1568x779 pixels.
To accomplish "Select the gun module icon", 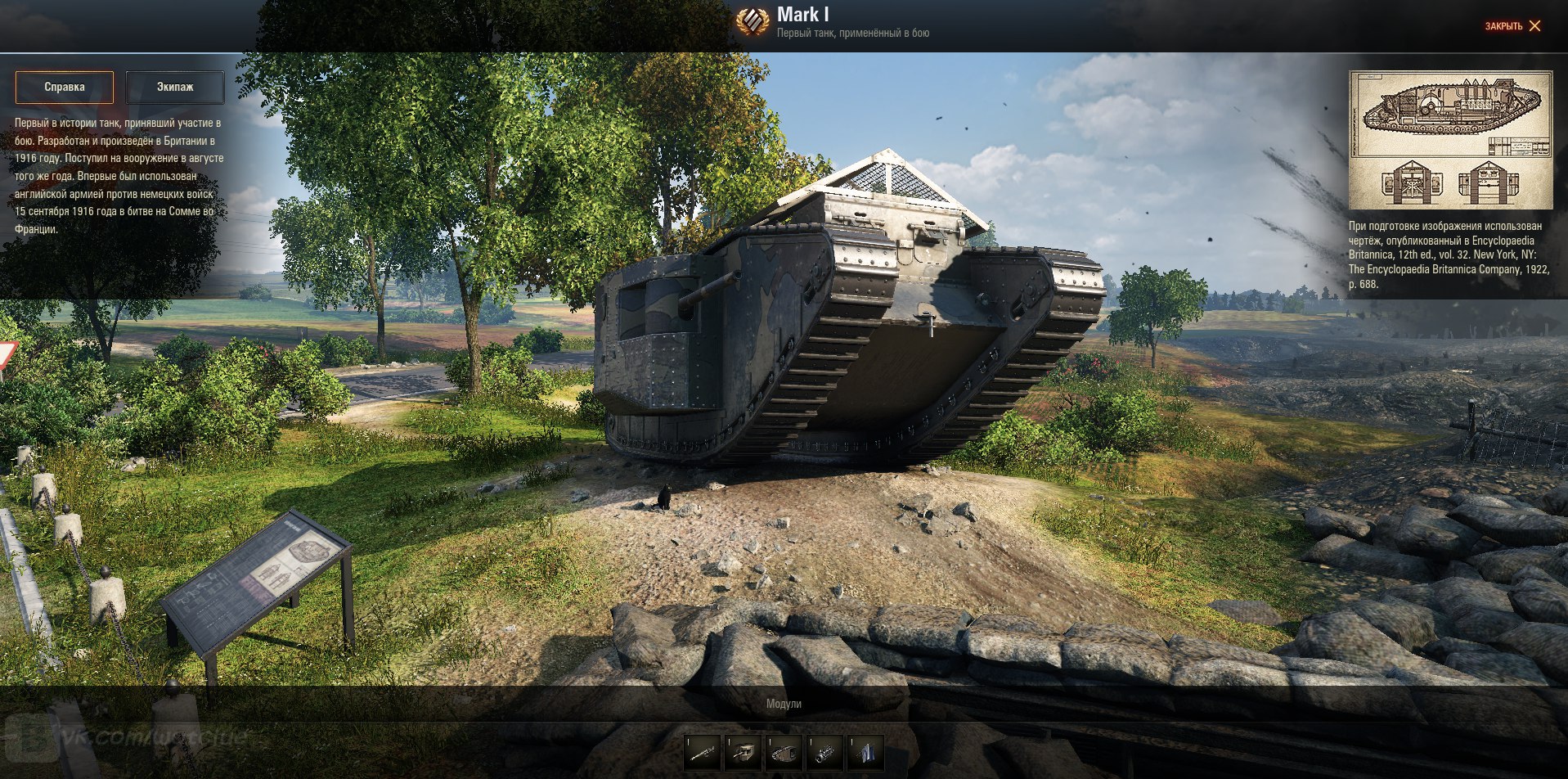I will [703, 752].
